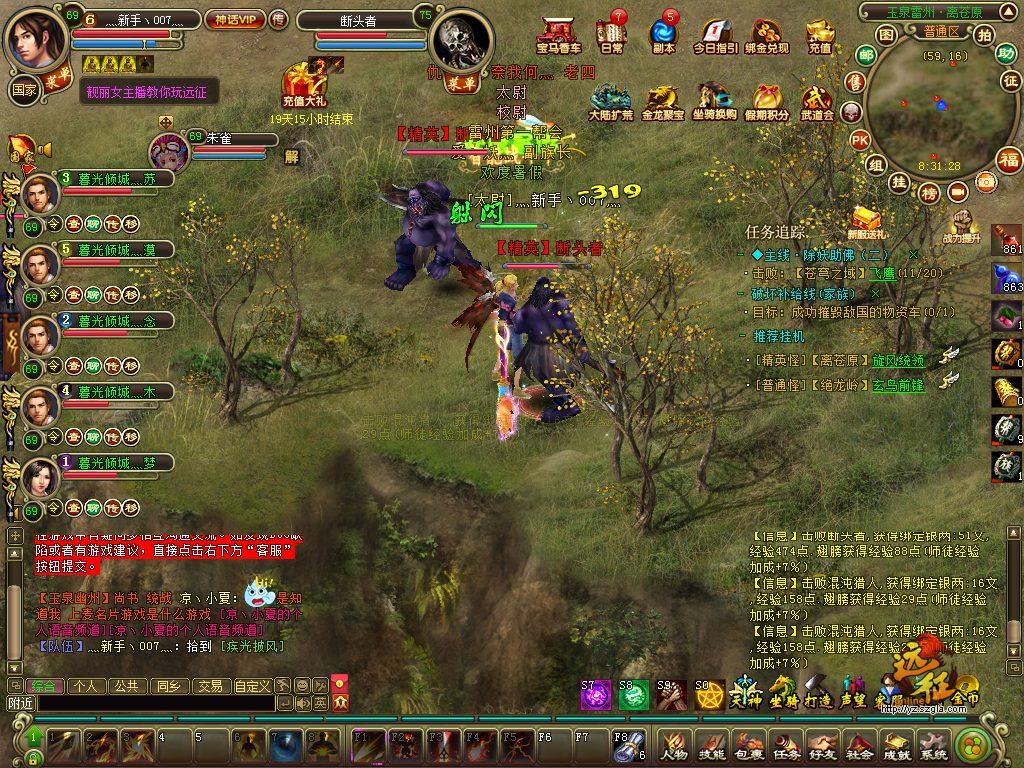Open the 坐骑 mount icon
The width and height of the screenshot is (1024, 768).
(x=782, y=691)
